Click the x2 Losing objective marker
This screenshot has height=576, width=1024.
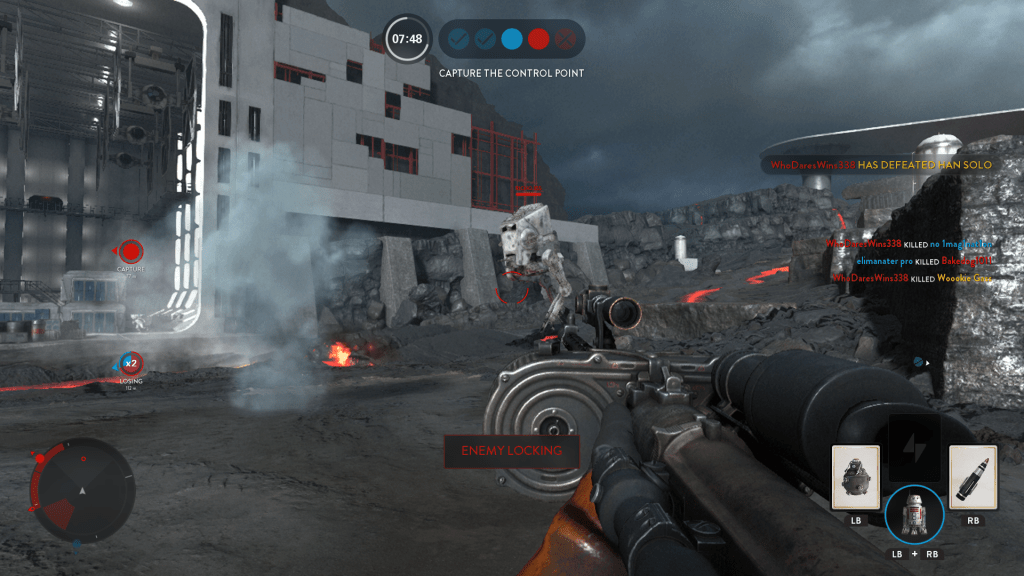[x=130, y=362]
